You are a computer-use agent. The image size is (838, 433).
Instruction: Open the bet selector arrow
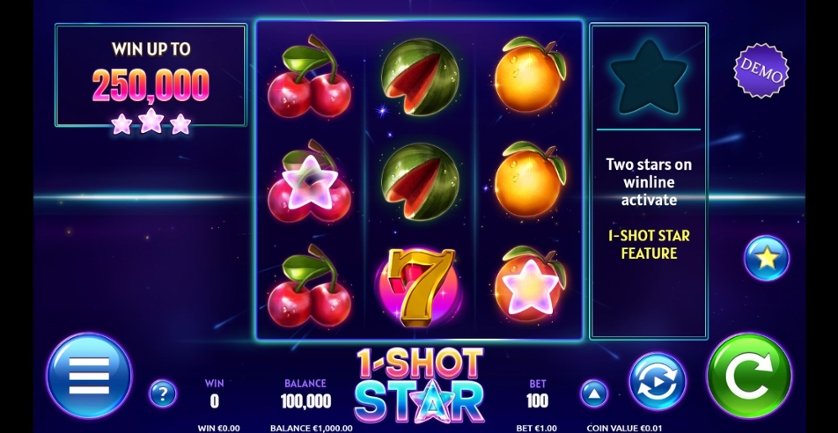[594, 393]
